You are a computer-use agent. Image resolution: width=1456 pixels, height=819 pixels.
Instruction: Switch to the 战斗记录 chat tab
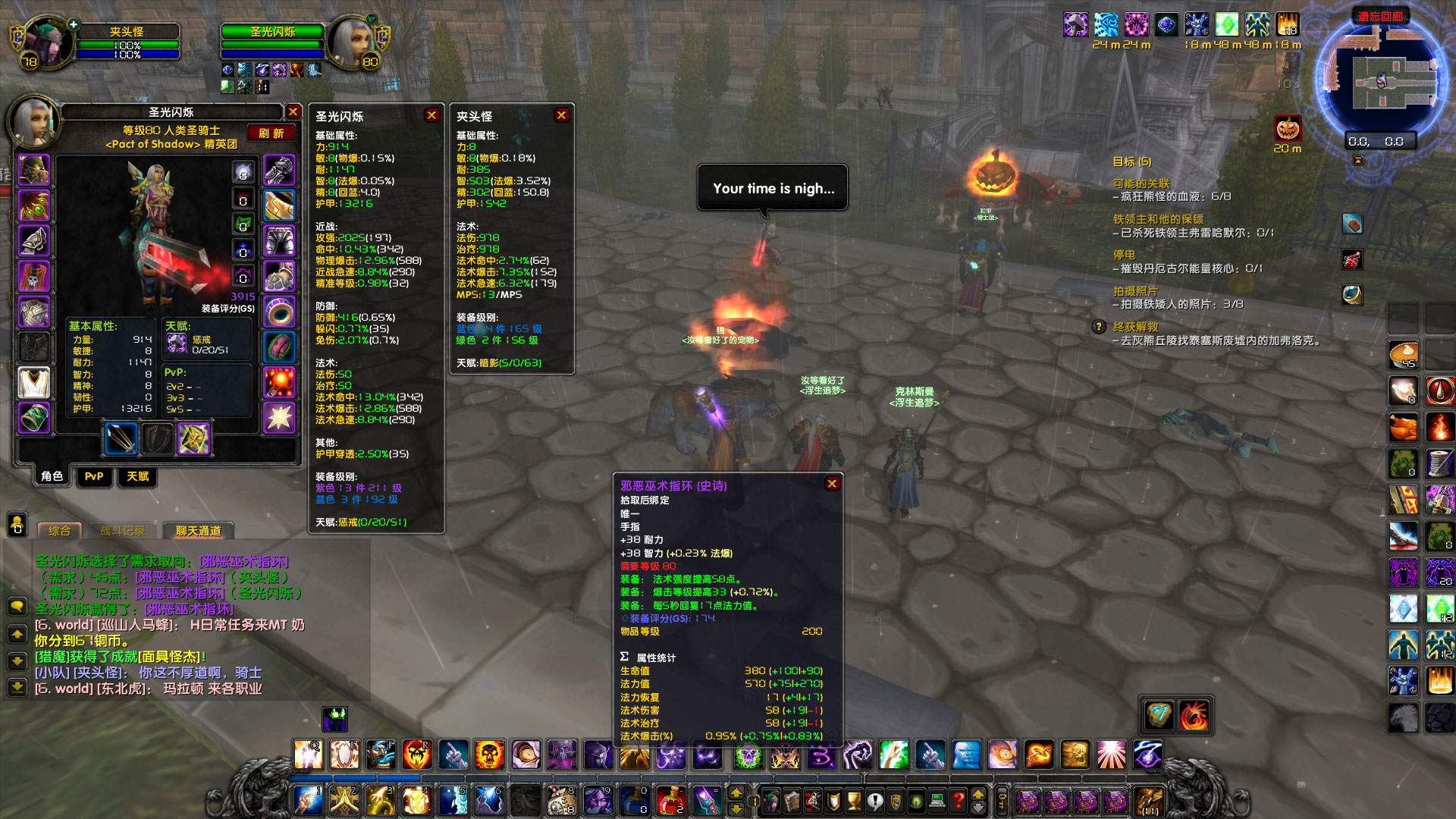point(123,530)
